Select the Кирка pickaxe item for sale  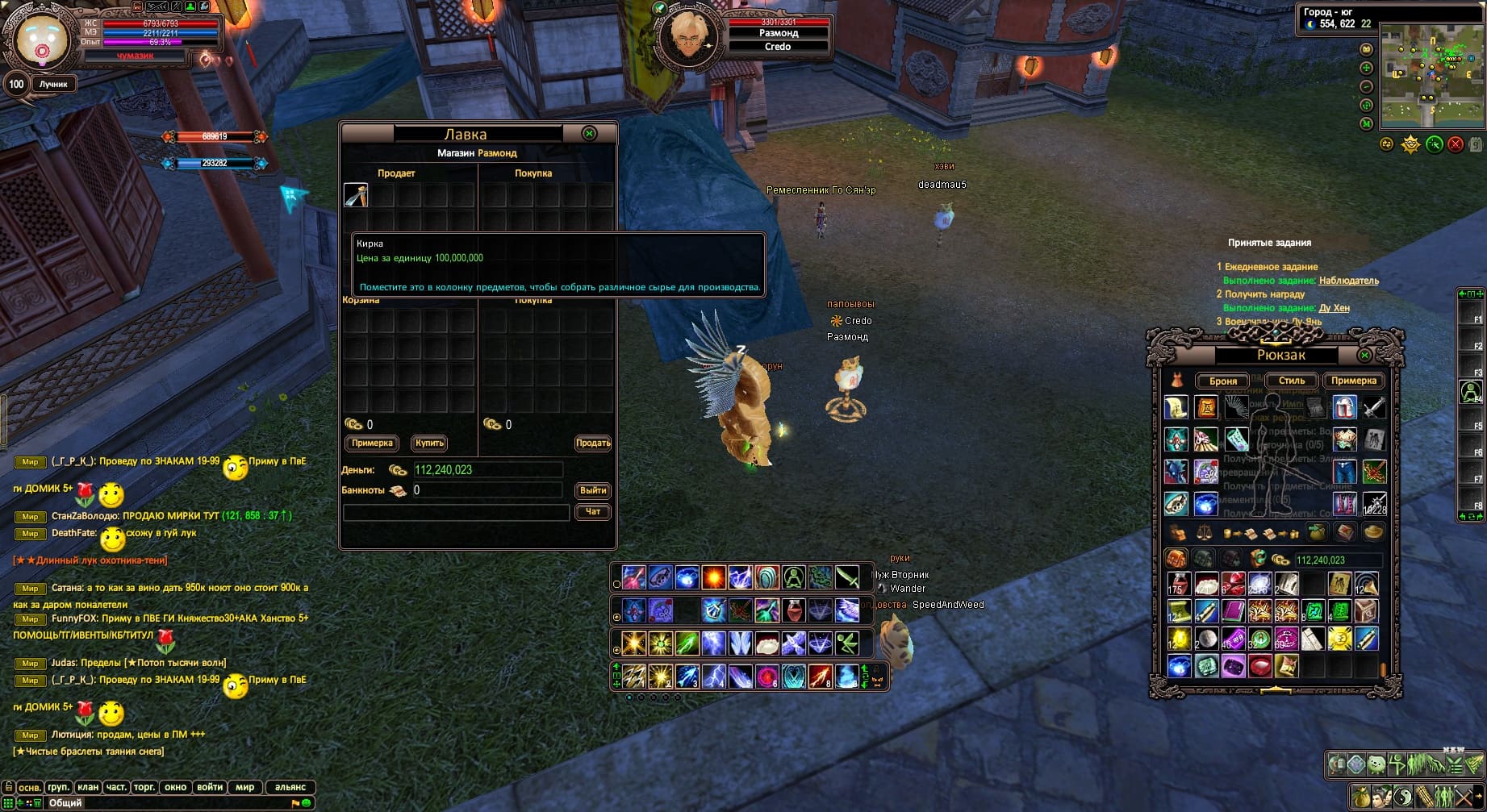tap(356, 195)
